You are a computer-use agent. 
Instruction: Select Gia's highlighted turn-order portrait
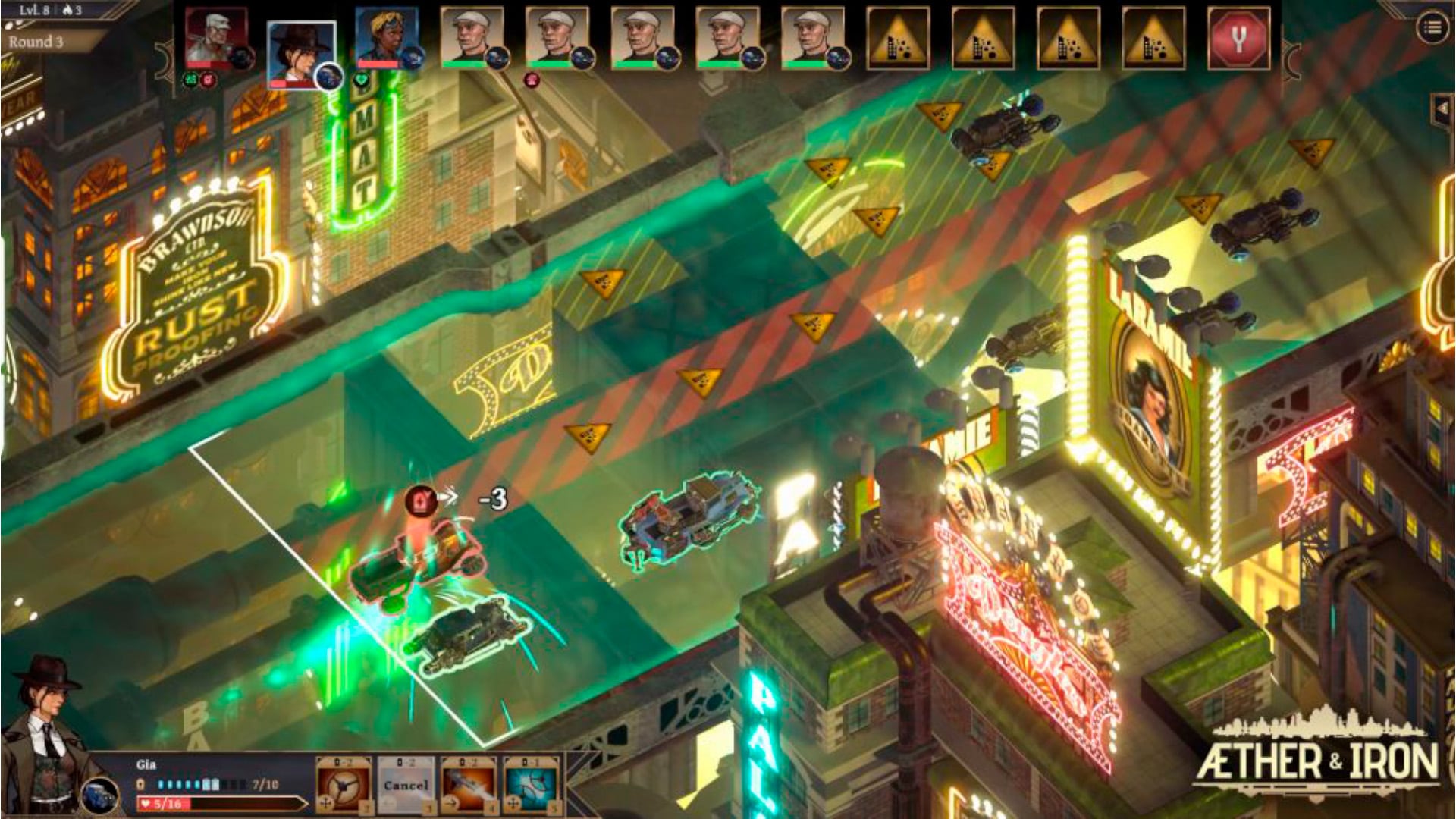(301, 55)
